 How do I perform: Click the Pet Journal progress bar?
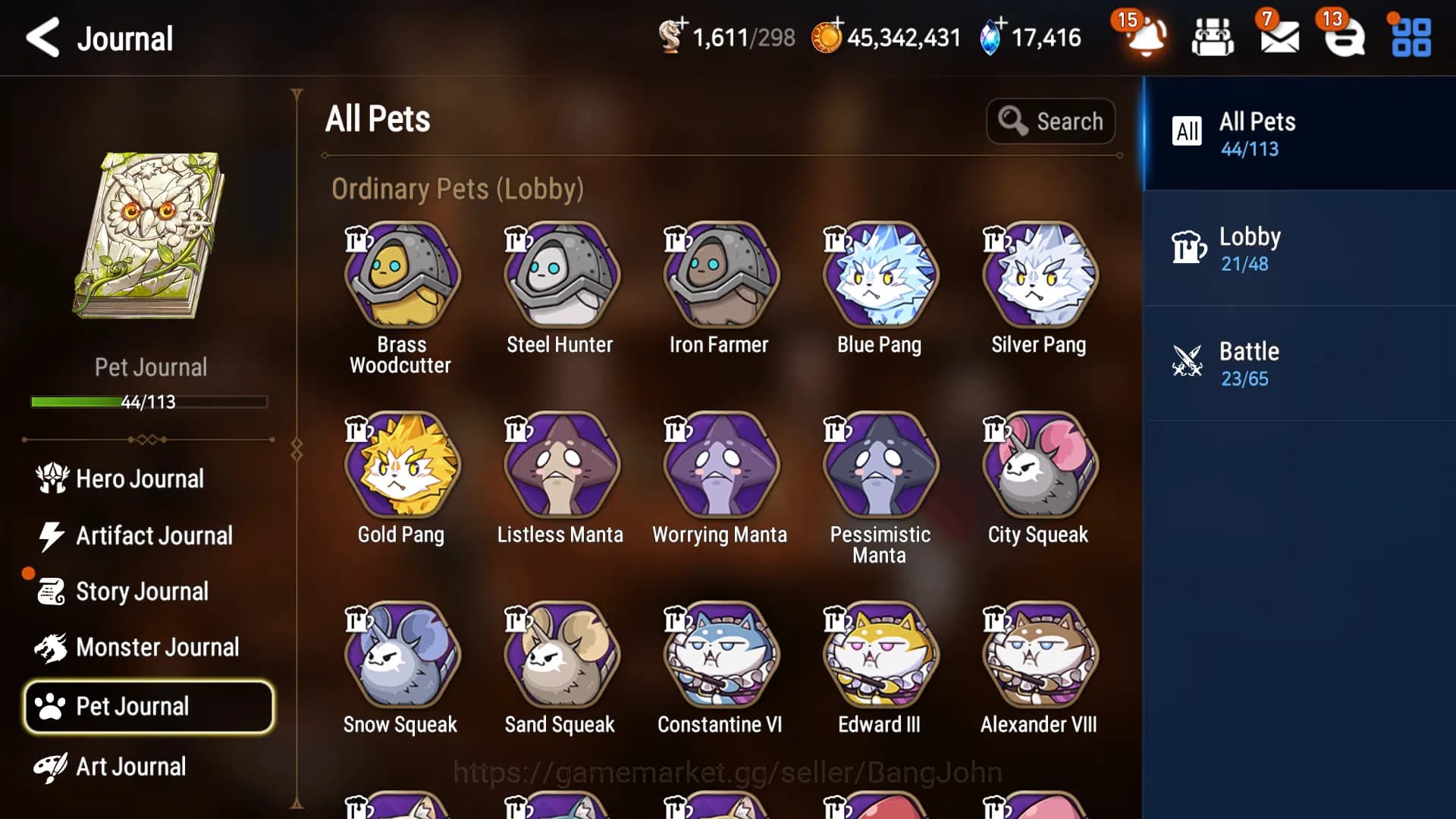click(x=149, y=403)
